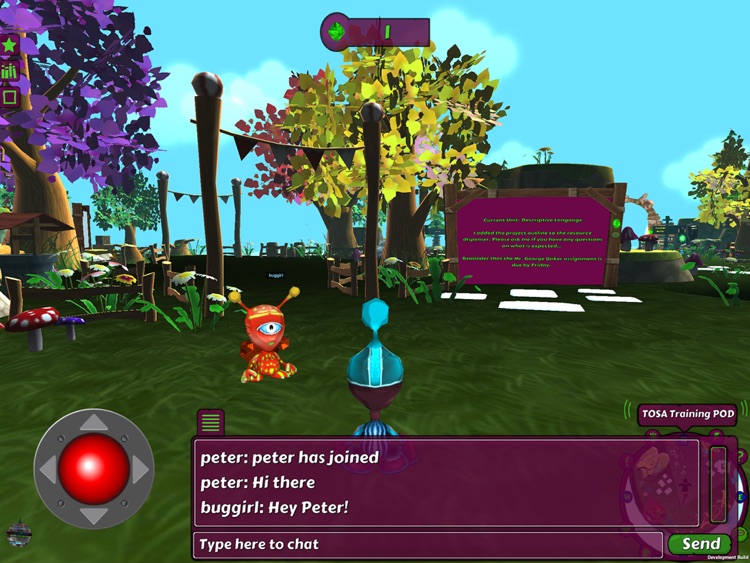
Task: Tap the joystick's left arrow
Action: click(46, 469)
